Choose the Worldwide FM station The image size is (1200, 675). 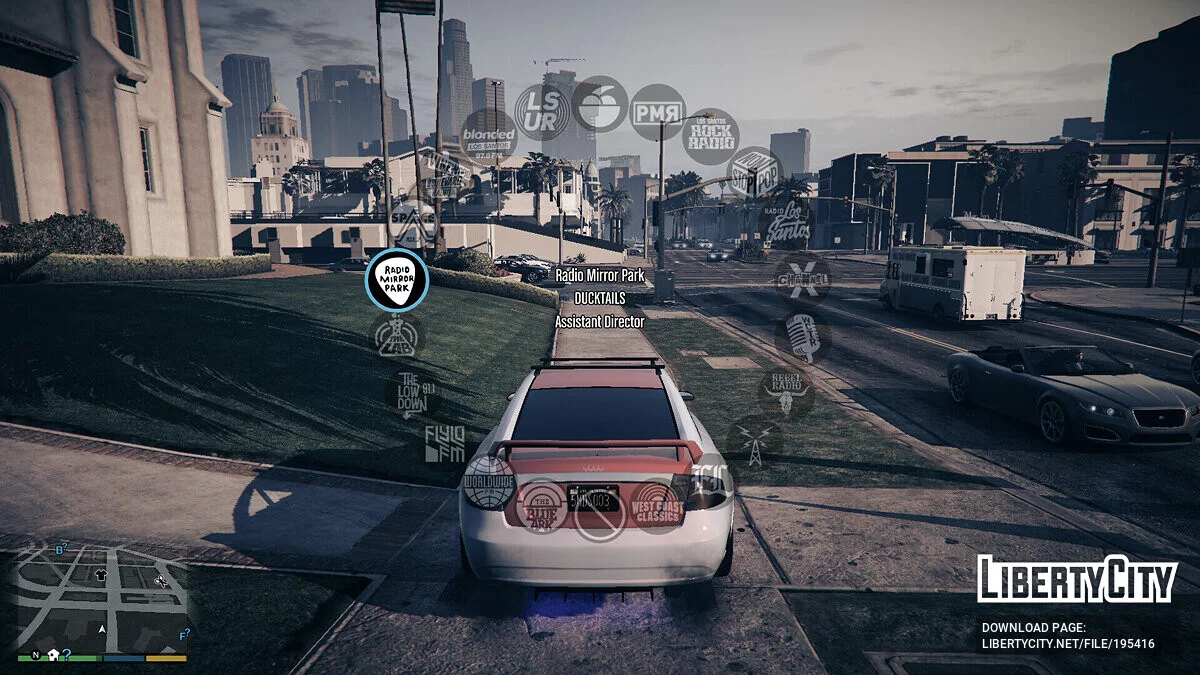[489, 482]
